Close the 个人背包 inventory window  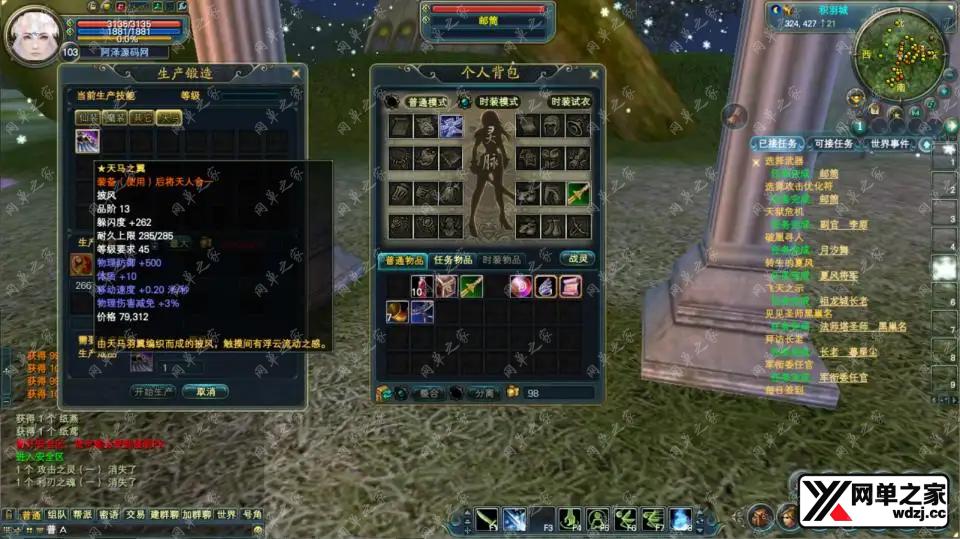595,73
